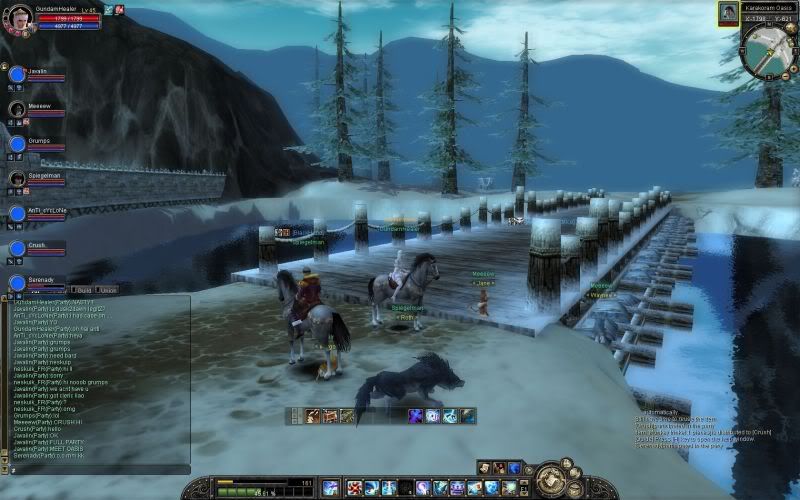Activate the purple skill on the floating bar
Viewport: 800px width, 500px height.
(x=415, y=415)
